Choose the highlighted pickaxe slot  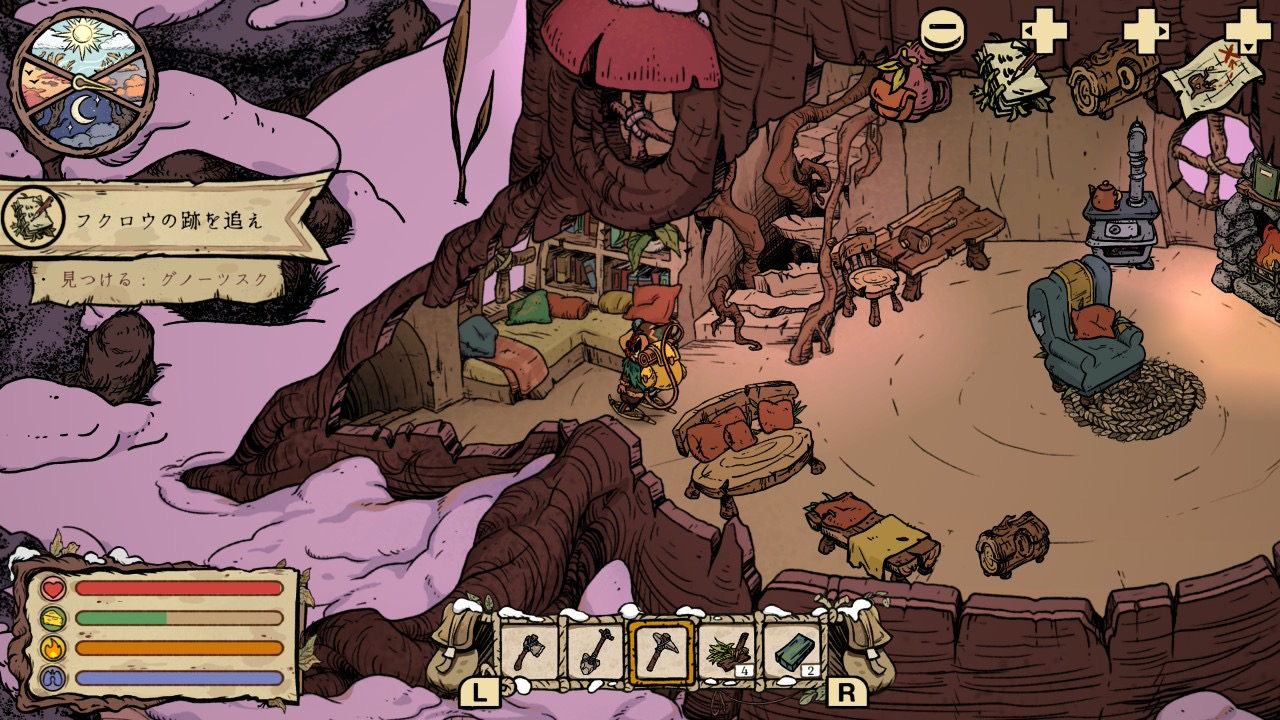tap(661, 653)
